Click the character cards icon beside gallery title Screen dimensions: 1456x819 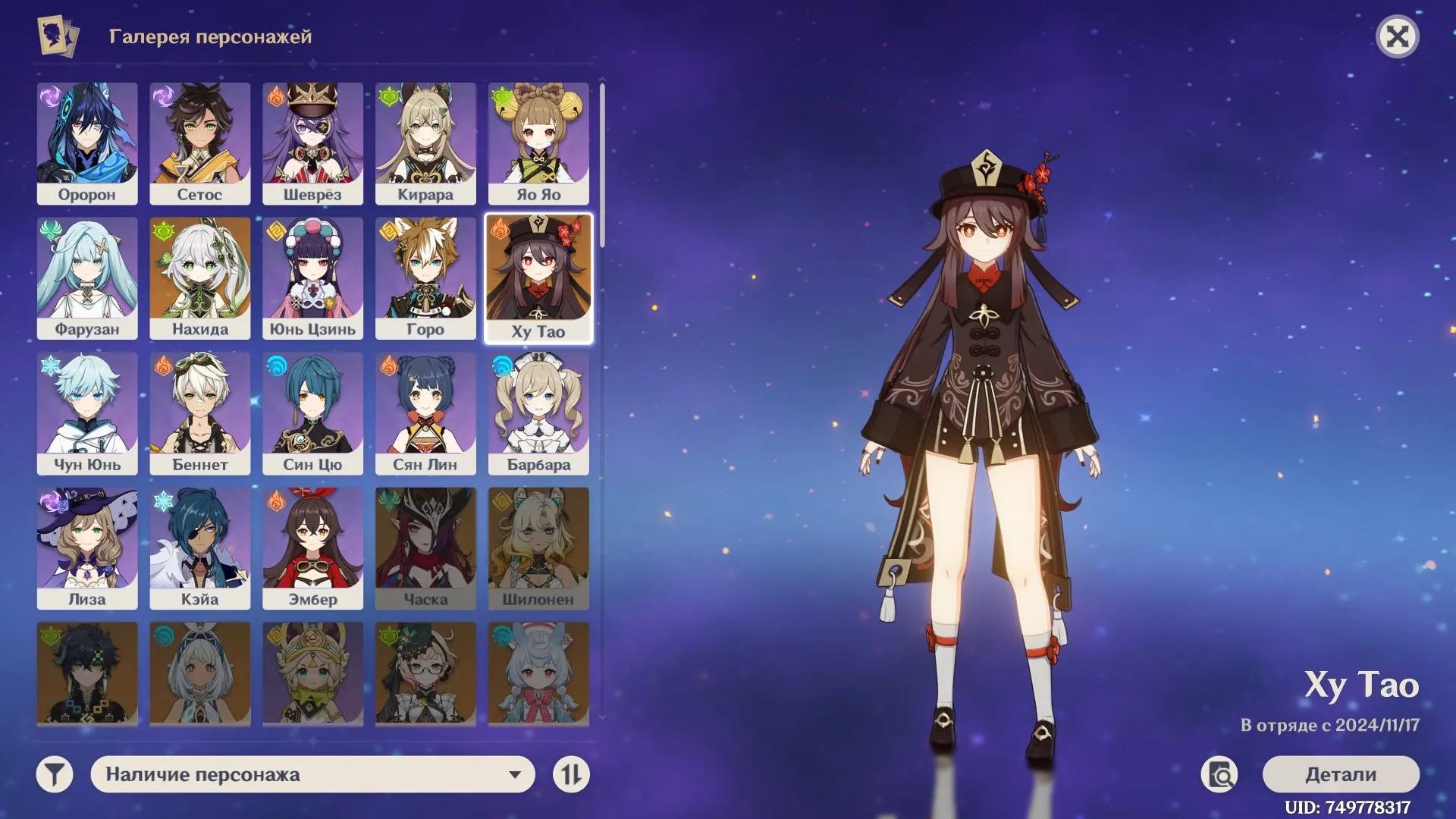point(57,35)
